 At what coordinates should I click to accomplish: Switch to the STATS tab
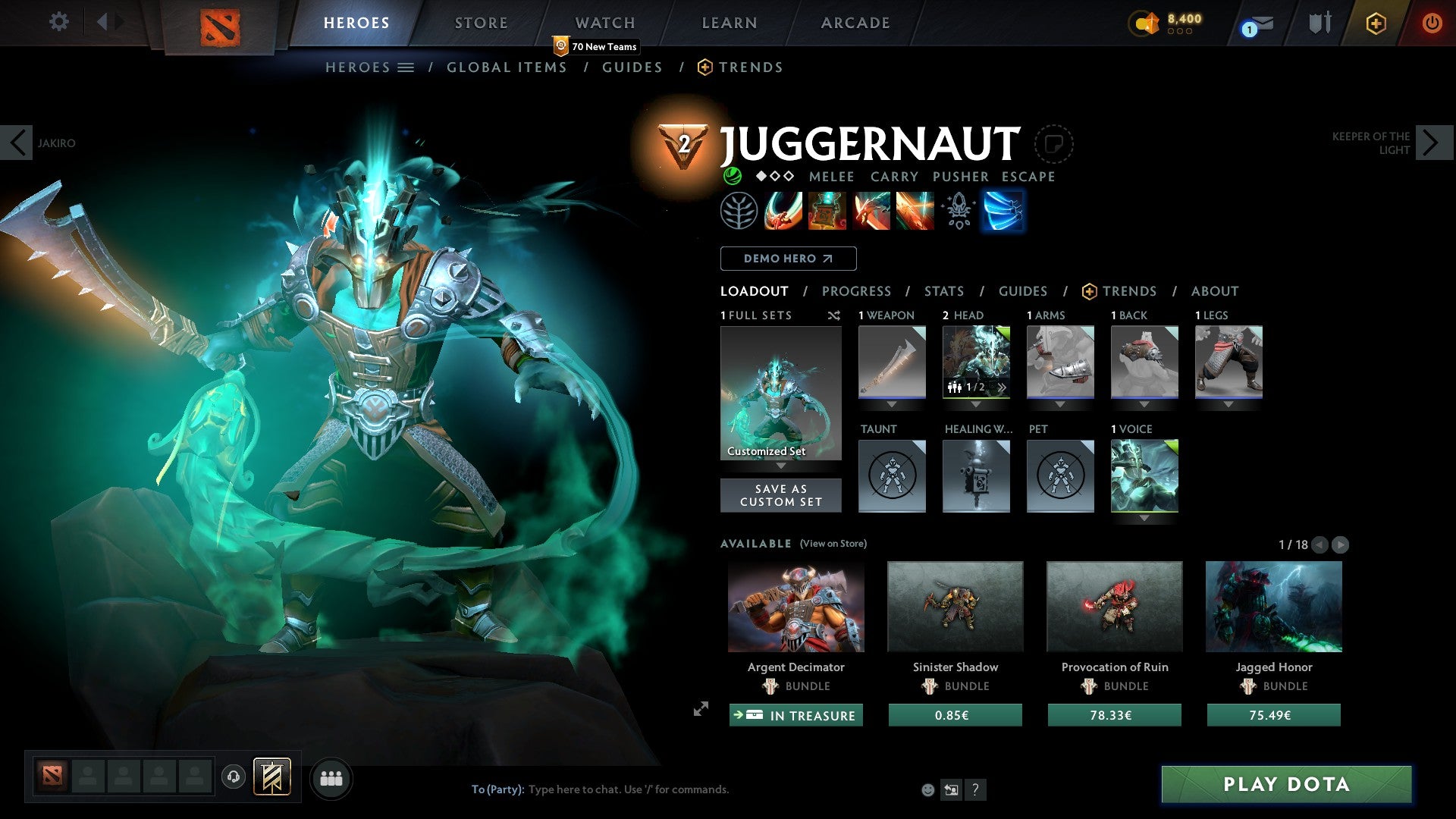[x=943, y=291]
